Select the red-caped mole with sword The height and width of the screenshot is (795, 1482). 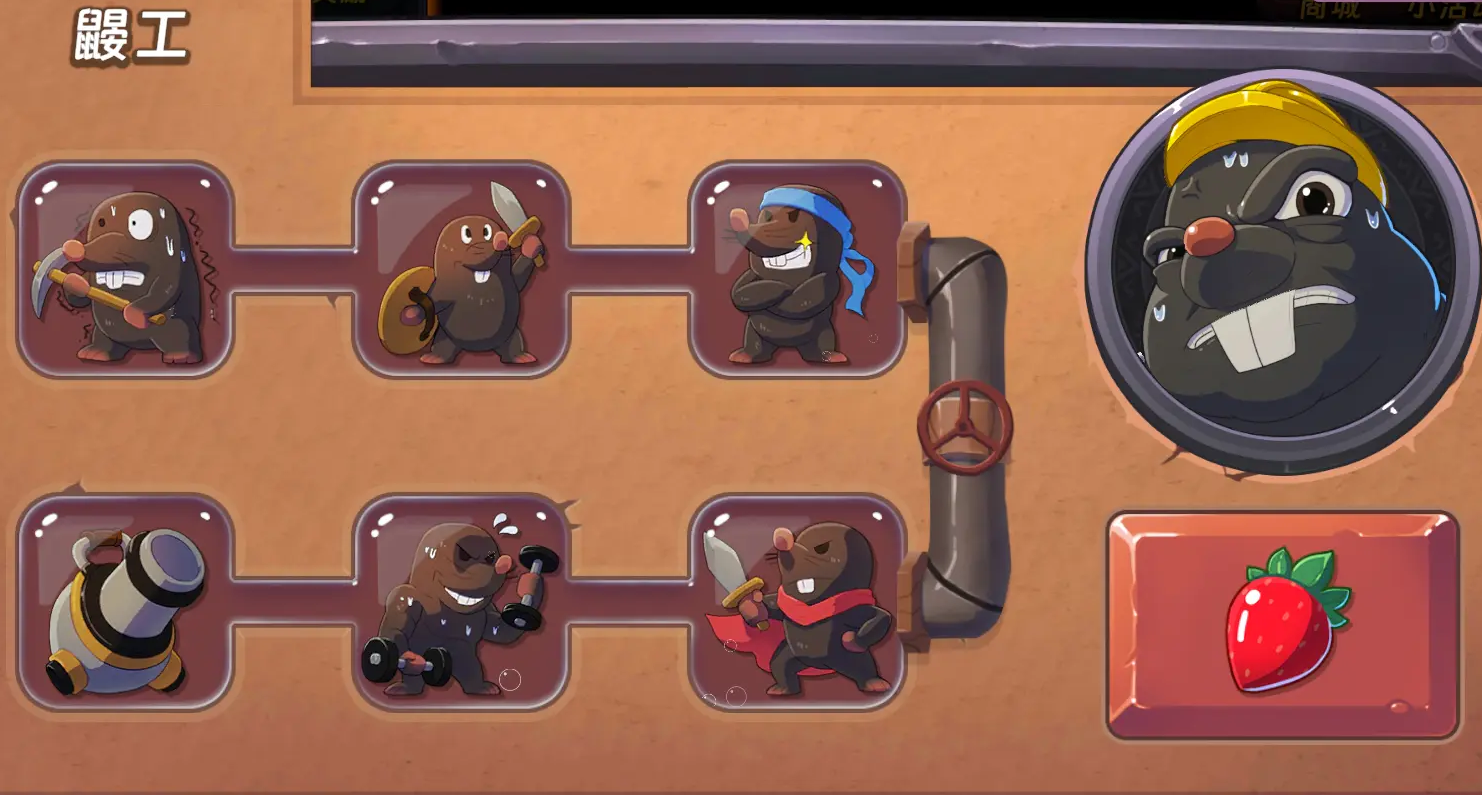[x=797, y=602]
